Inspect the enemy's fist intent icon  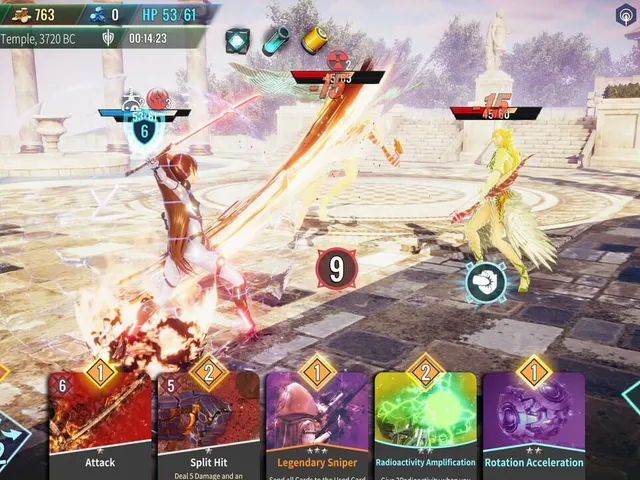point(485,282)
